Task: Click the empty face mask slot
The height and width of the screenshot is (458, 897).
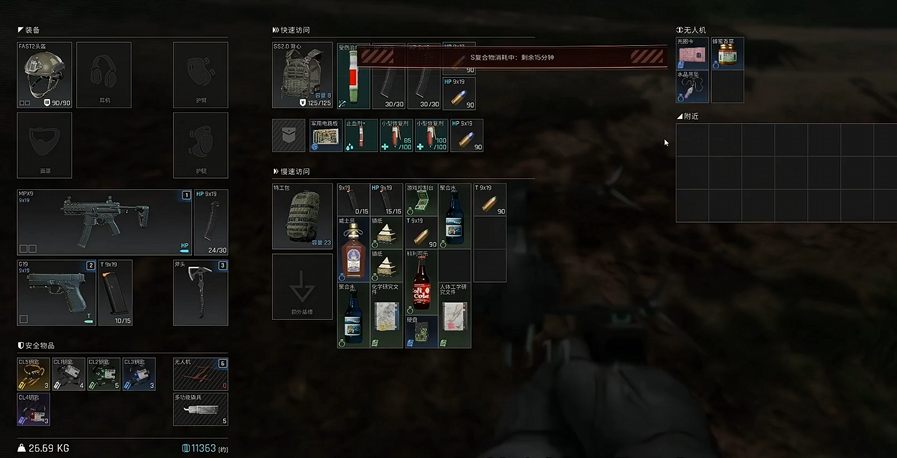Action: [45, 145]
